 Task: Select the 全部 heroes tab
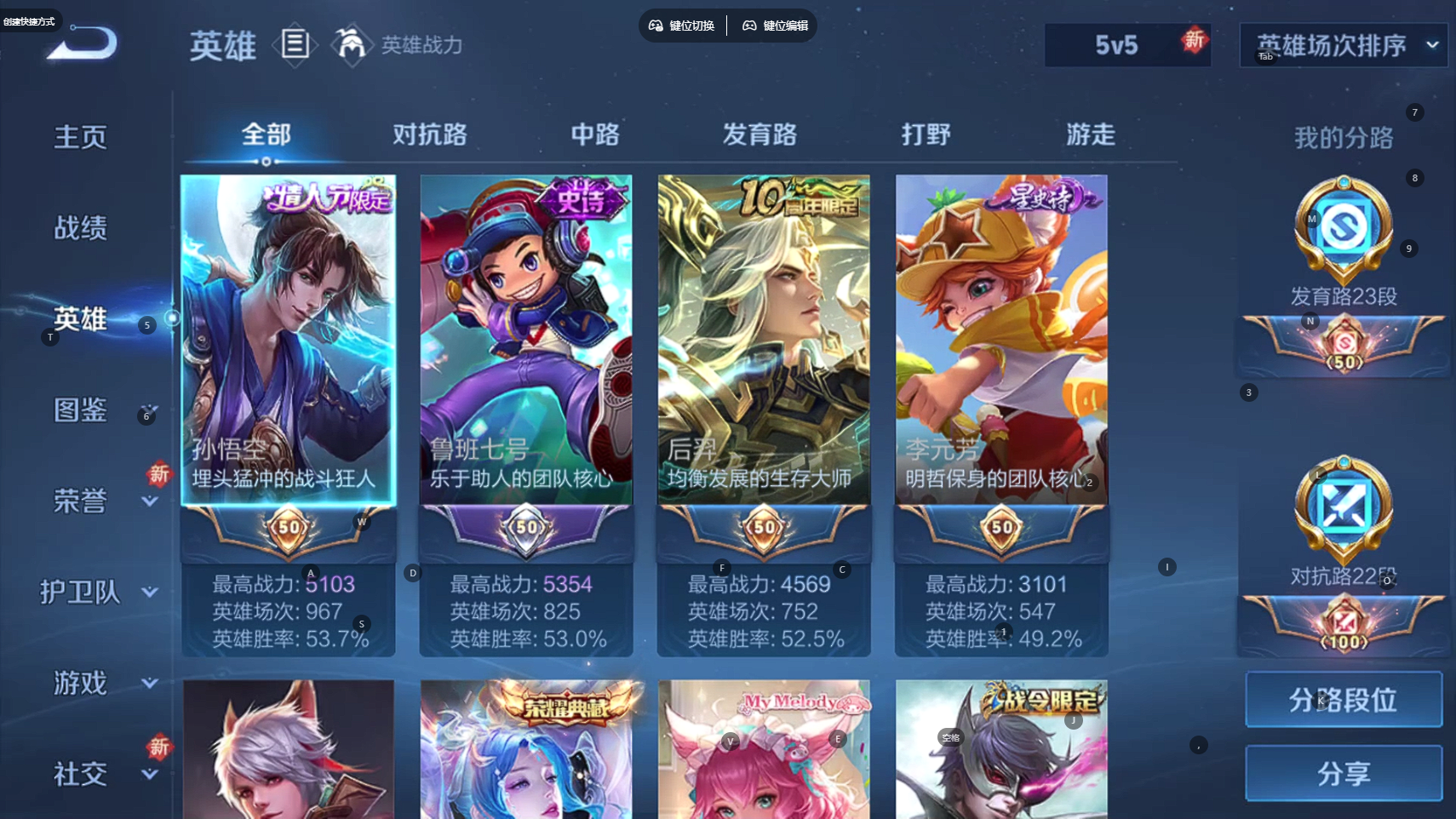tap(267, 135)
